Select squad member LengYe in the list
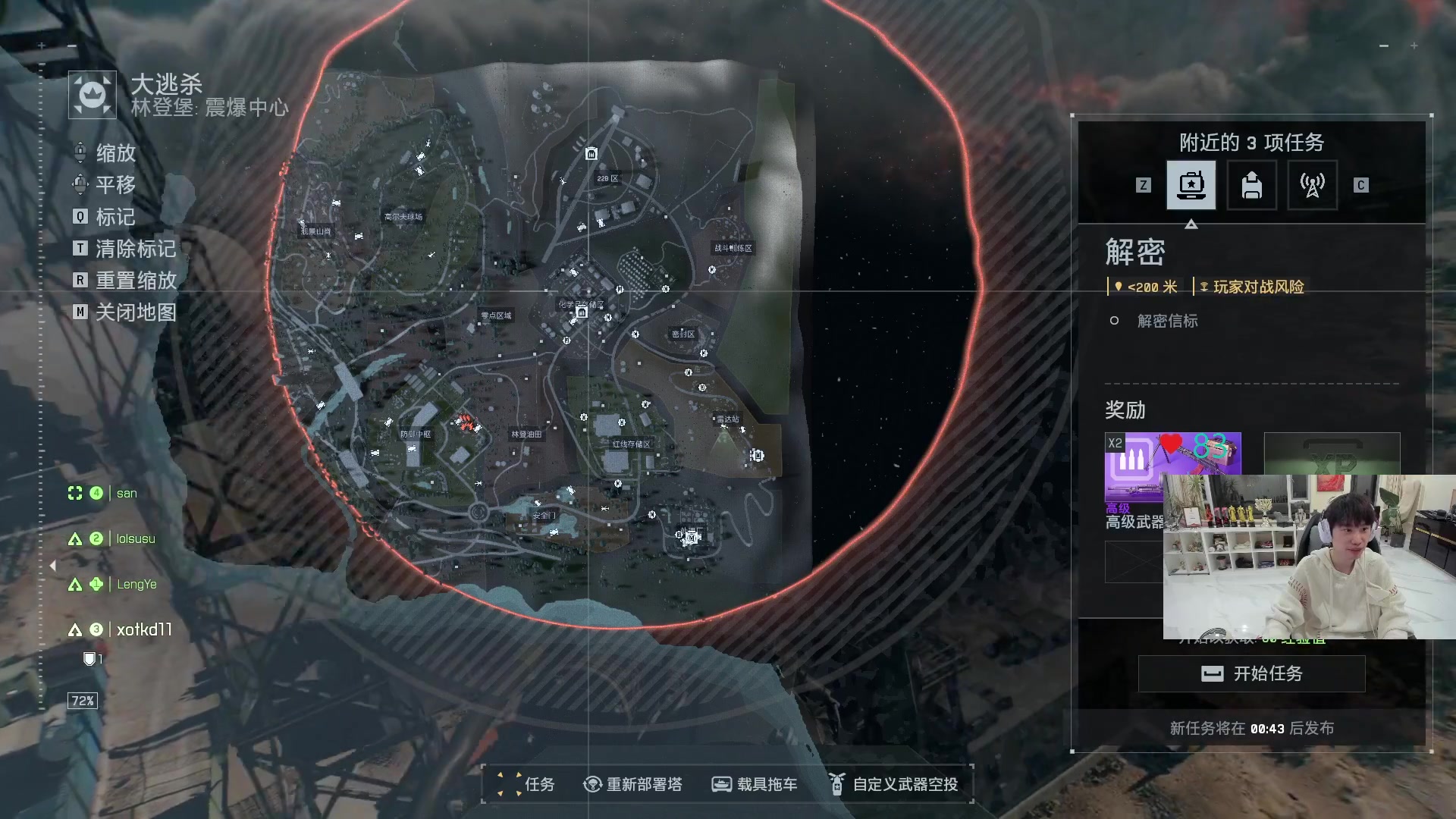Image resolution: width=1456 pixels, height=819 pixels. 136,584
